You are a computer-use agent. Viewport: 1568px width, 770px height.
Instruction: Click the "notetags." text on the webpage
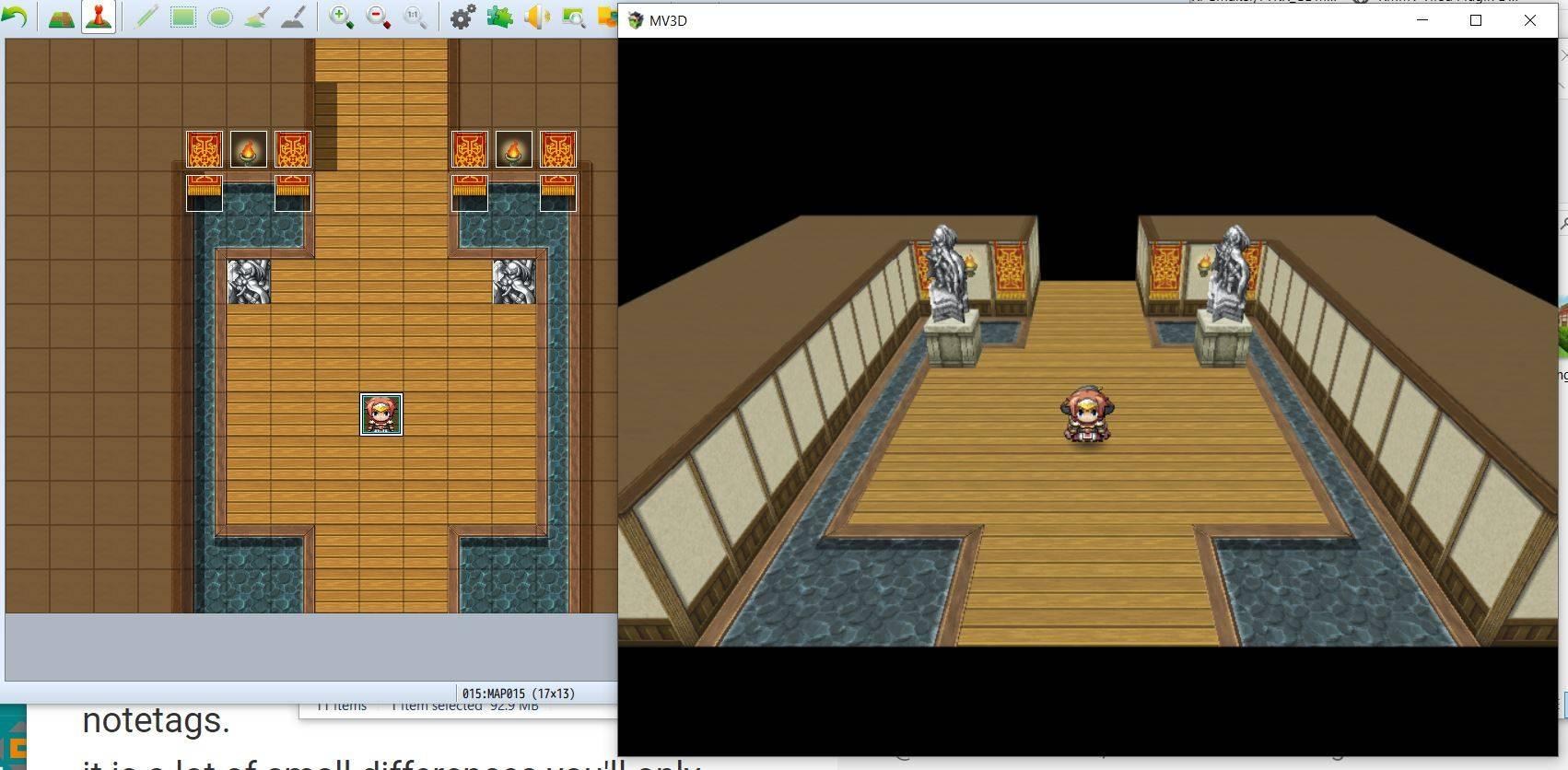155,721
